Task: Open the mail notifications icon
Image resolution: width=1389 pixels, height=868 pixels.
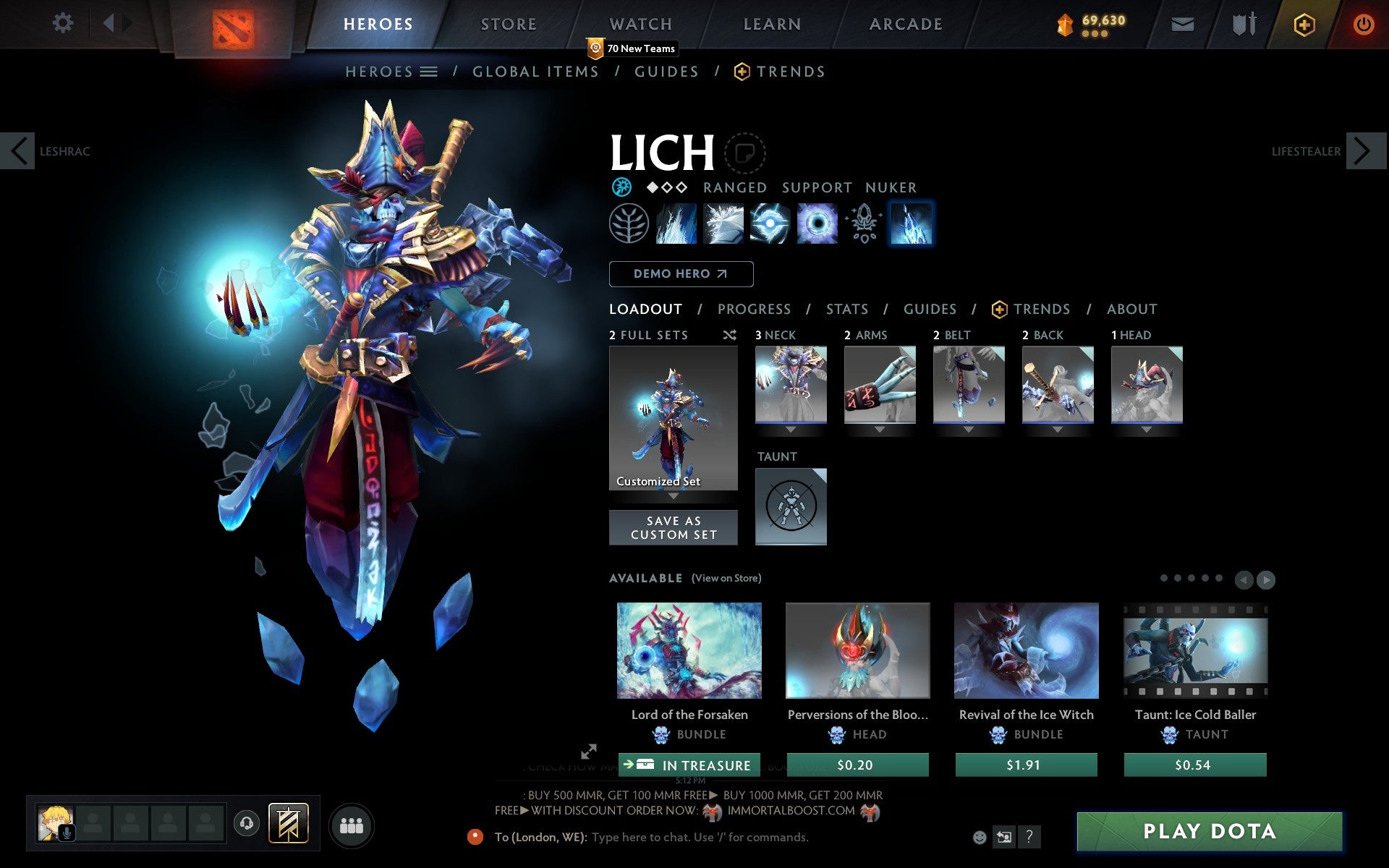Action: click(x=1181, y=24)
